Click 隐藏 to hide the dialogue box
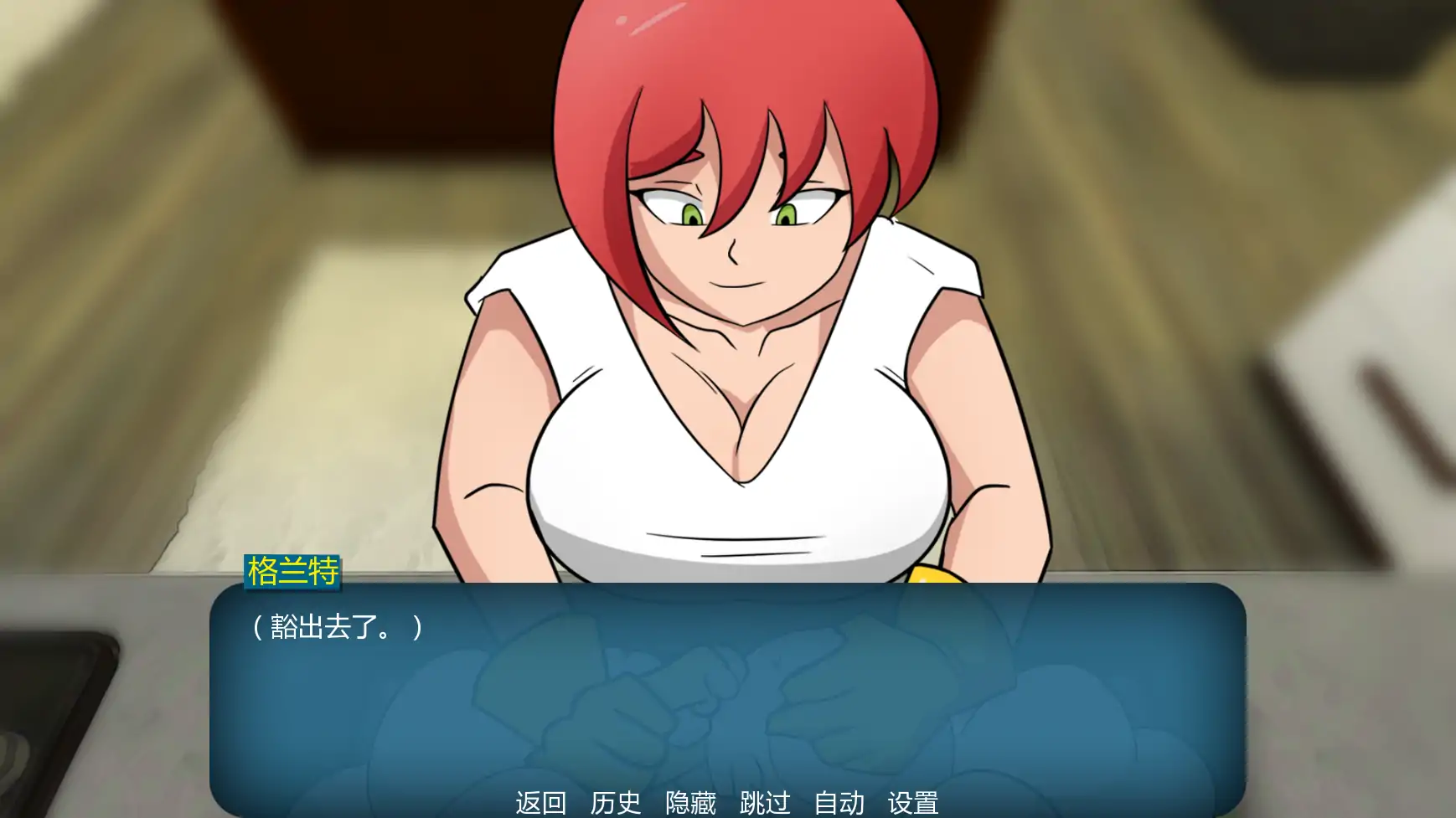Viewport: 1456px width, 818px height. [692, 802]
